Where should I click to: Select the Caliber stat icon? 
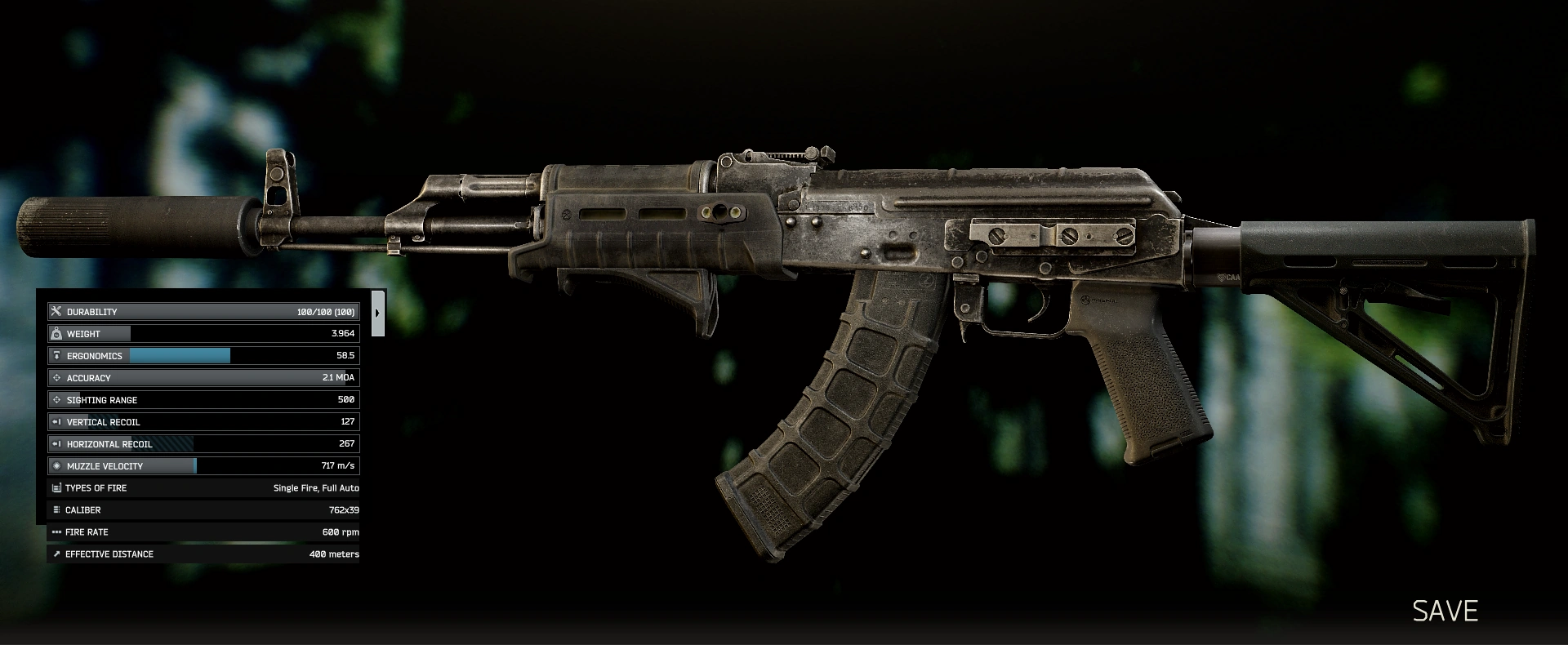tap(56, 509)
